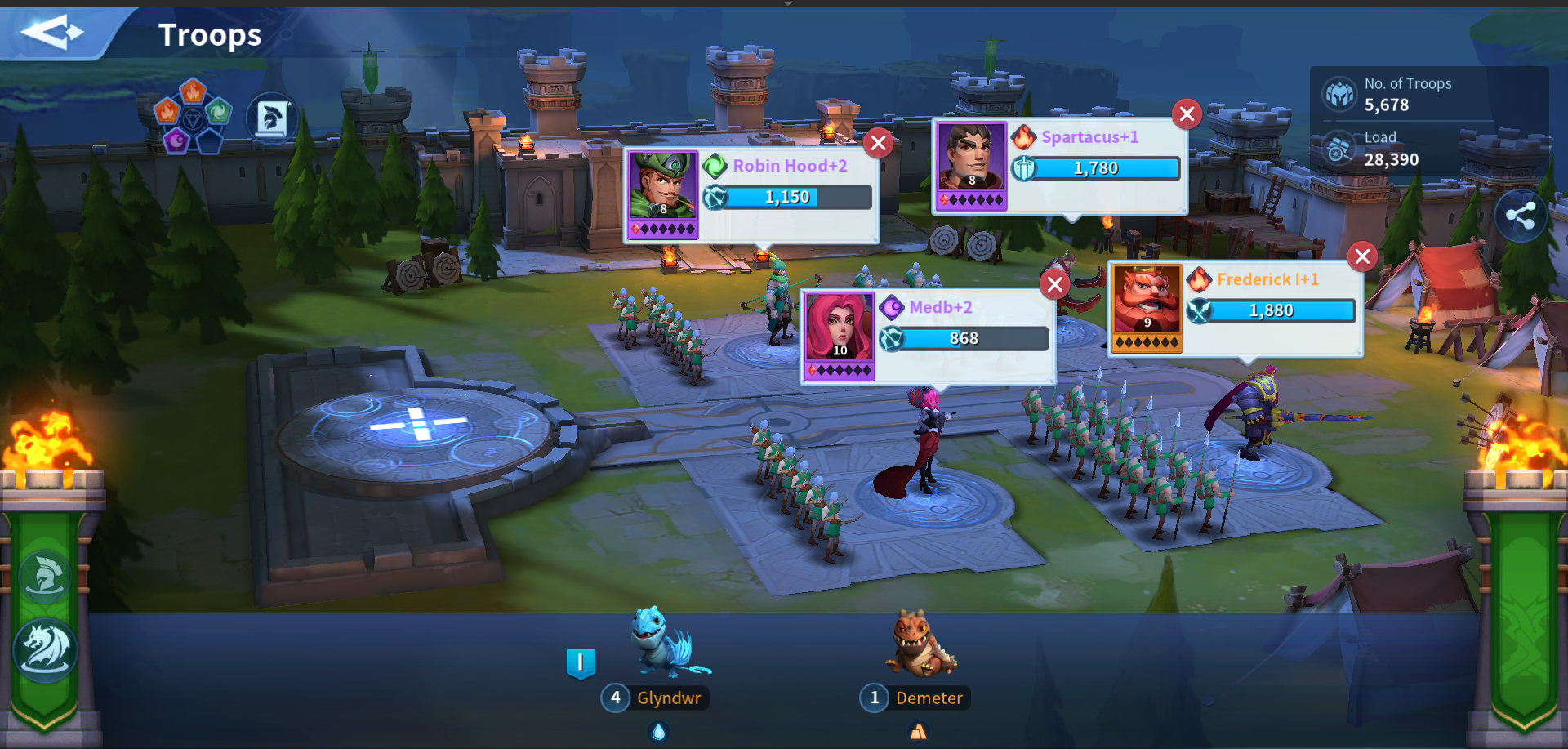
Task: Remove Spartacus from the formation
Action: (x=1187, y=114)
